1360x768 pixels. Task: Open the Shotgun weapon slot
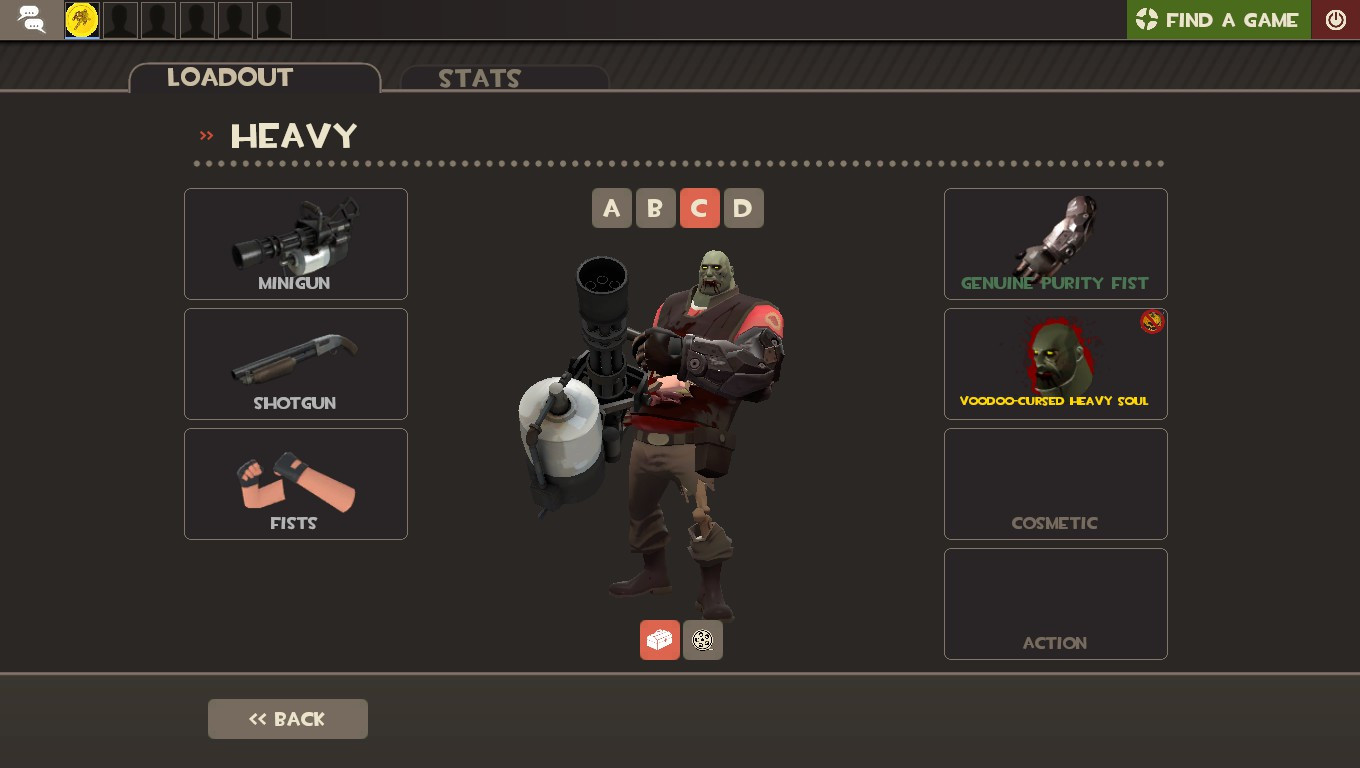point(295,363)
